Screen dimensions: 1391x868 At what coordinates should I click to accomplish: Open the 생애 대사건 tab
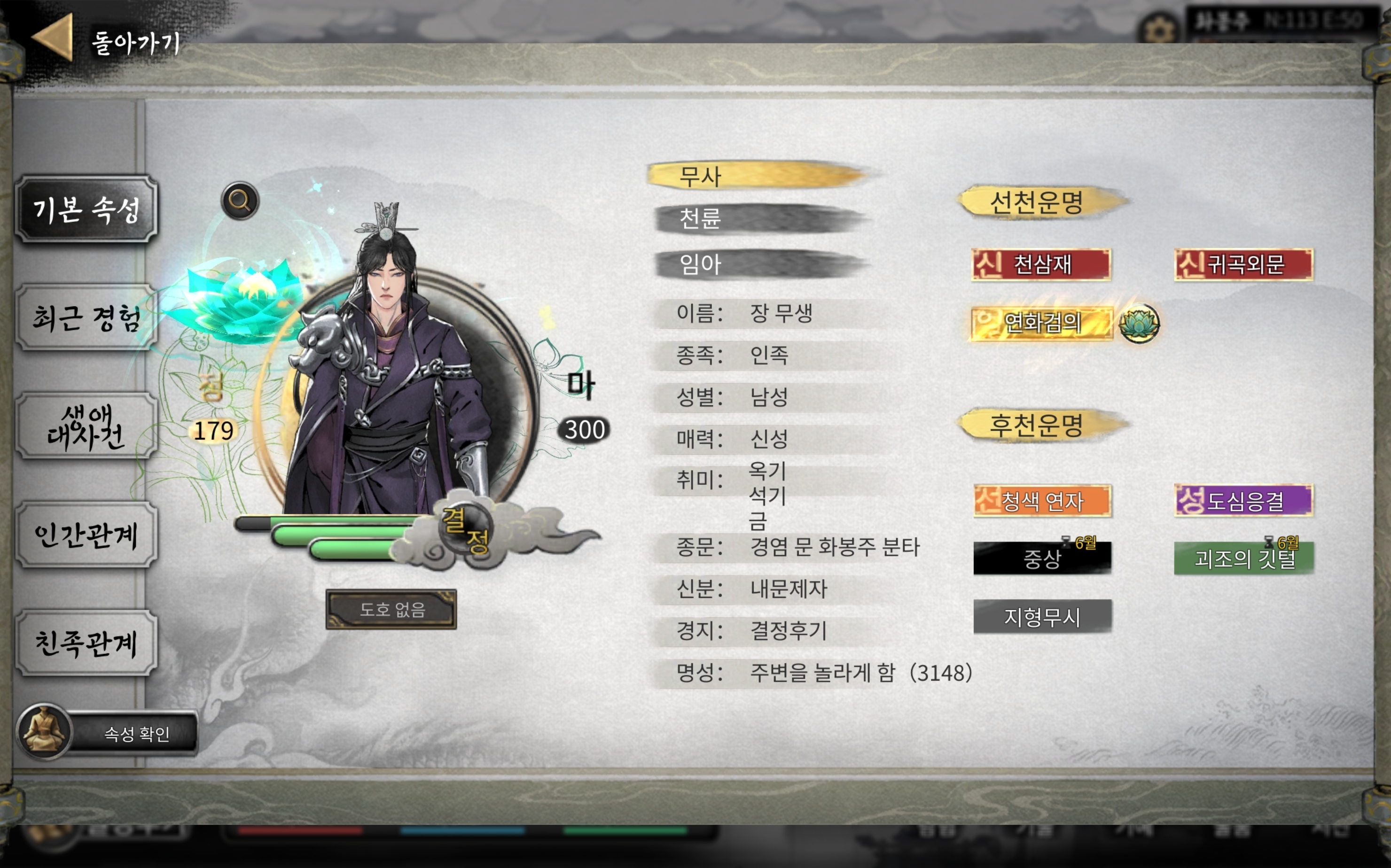(x=86, y=426)
